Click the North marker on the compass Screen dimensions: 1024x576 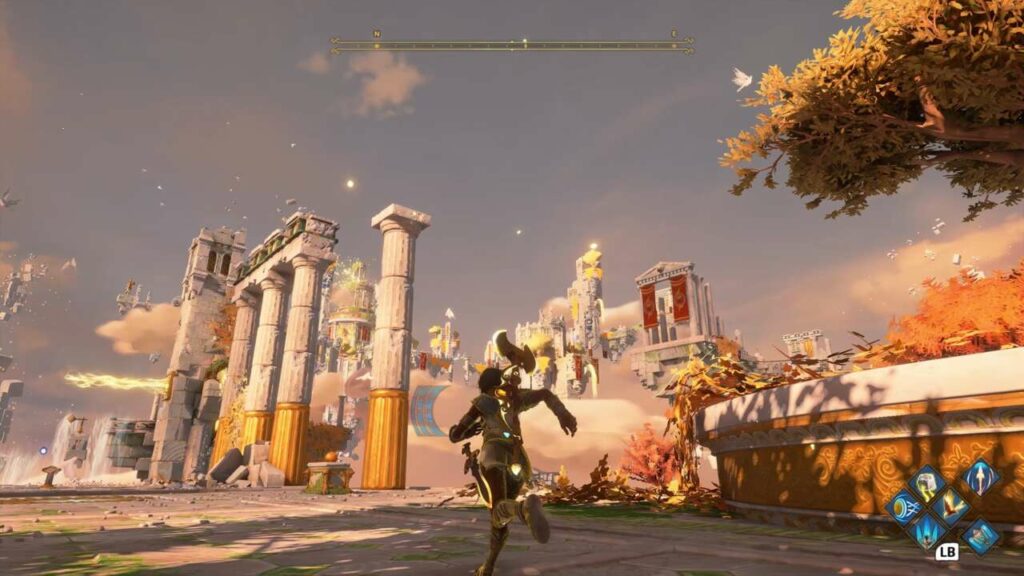pyautogui.click(x=377, y=33)
